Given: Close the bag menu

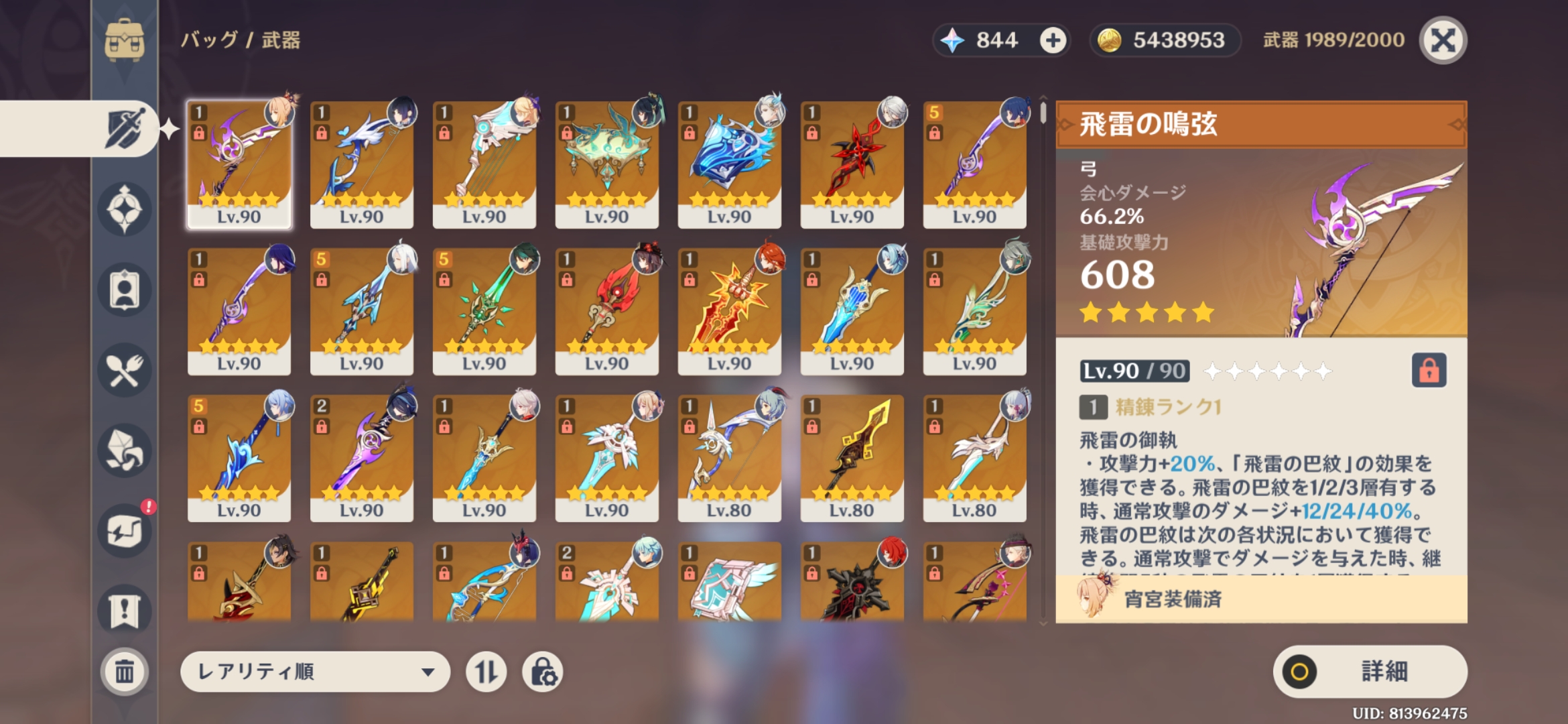Looking at the screenshot, I should coord(1443,40).
